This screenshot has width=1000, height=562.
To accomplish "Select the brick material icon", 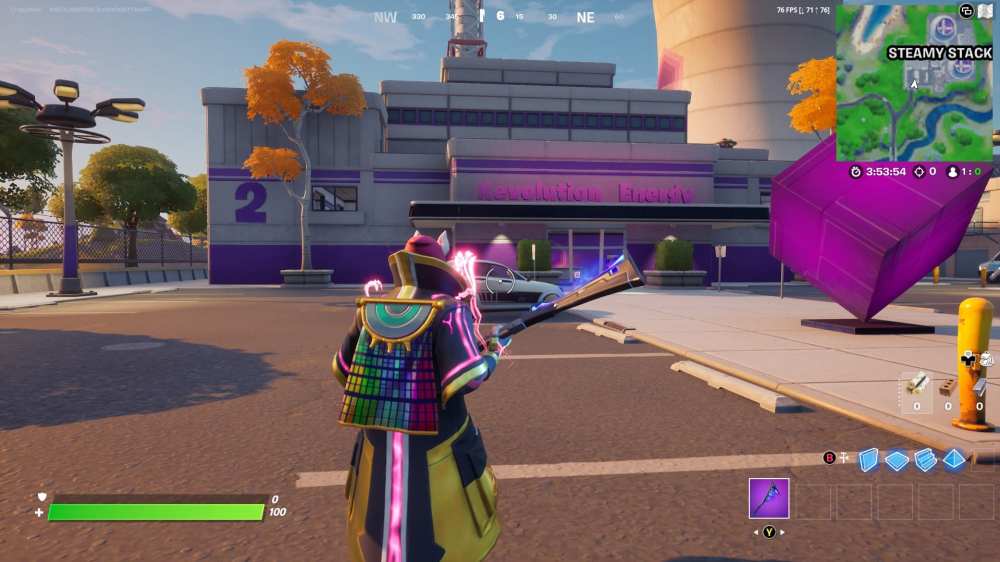I will tap(948, 386).
